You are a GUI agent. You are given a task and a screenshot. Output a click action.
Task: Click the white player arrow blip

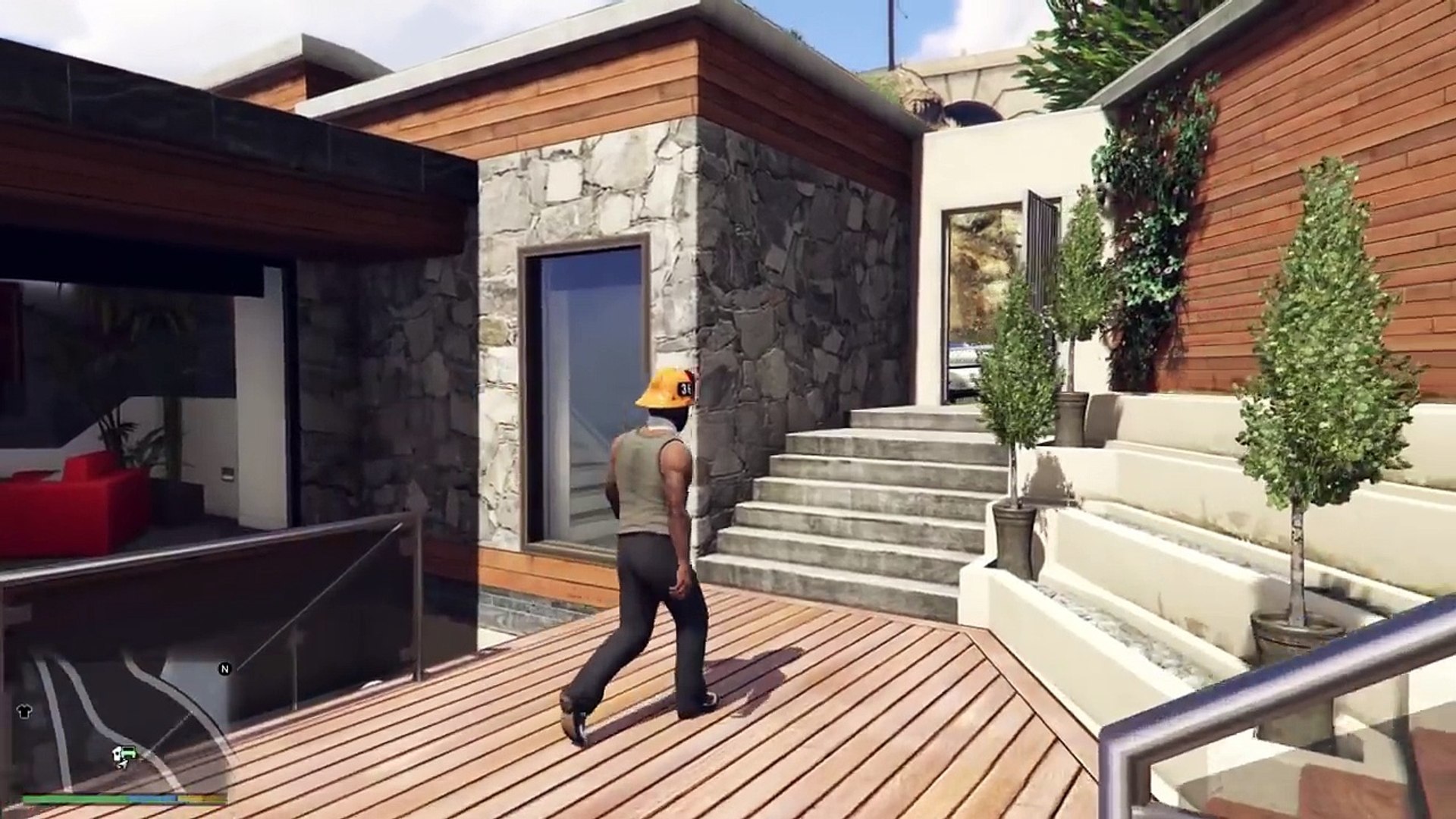(122, 764)
